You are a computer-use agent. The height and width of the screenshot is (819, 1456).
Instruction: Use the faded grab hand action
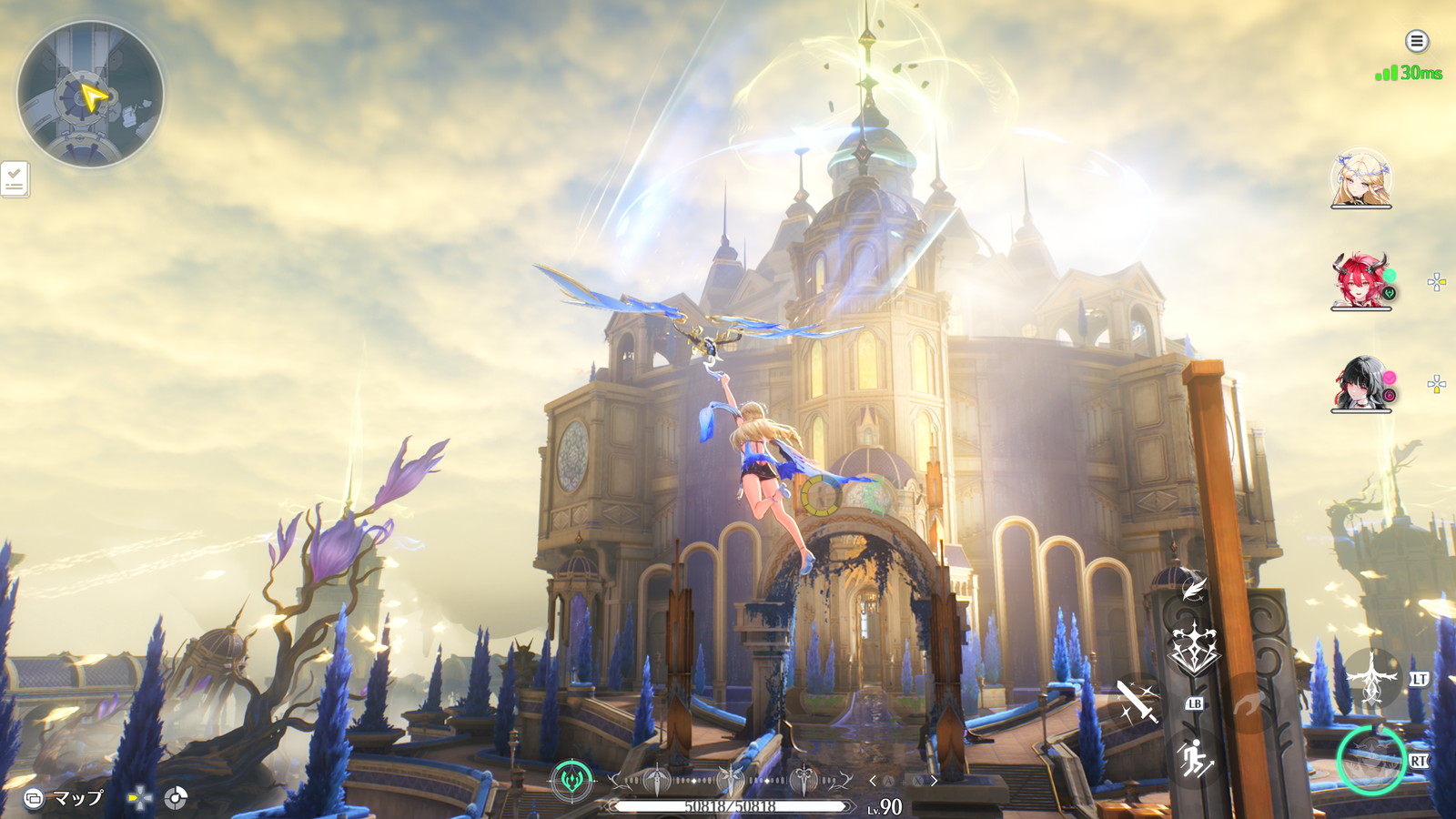(1248, 703)
